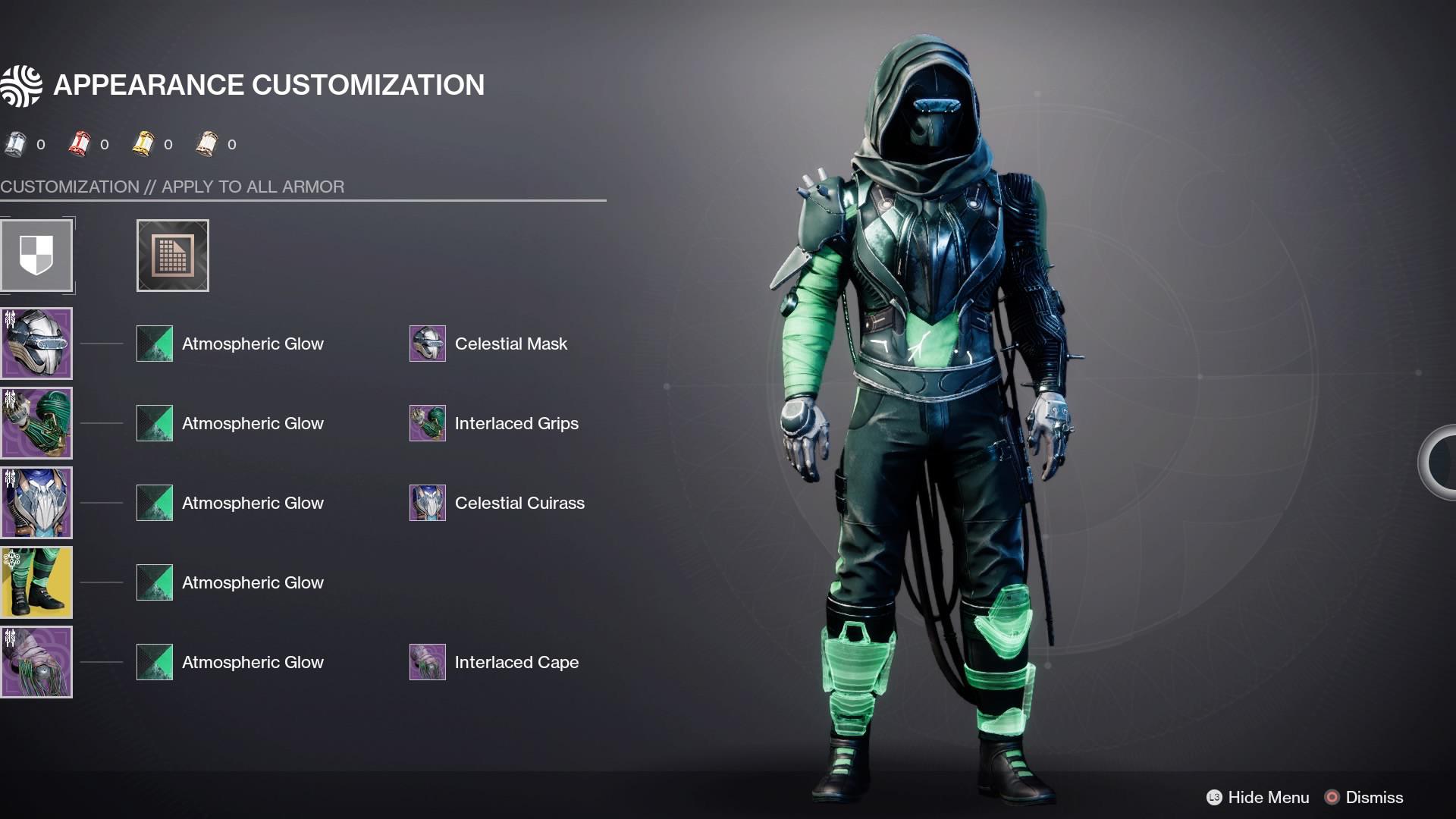Open the Interlaced Grips ornament slot
The width and height of the screenshot is (1456, 819).
427,423
